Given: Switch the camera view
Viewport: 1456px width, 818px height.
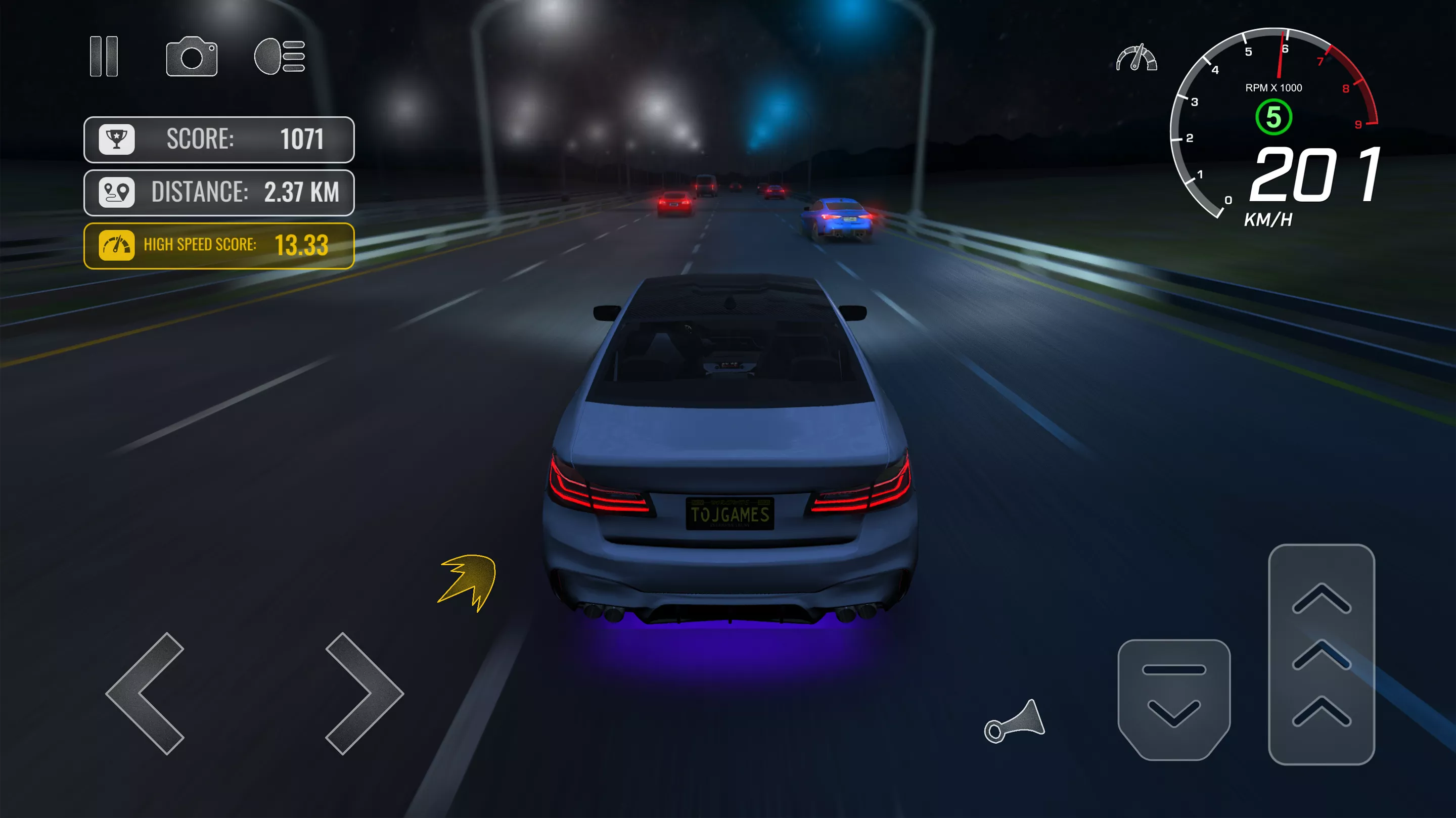Looking at the screenshot, I should 192,57.
